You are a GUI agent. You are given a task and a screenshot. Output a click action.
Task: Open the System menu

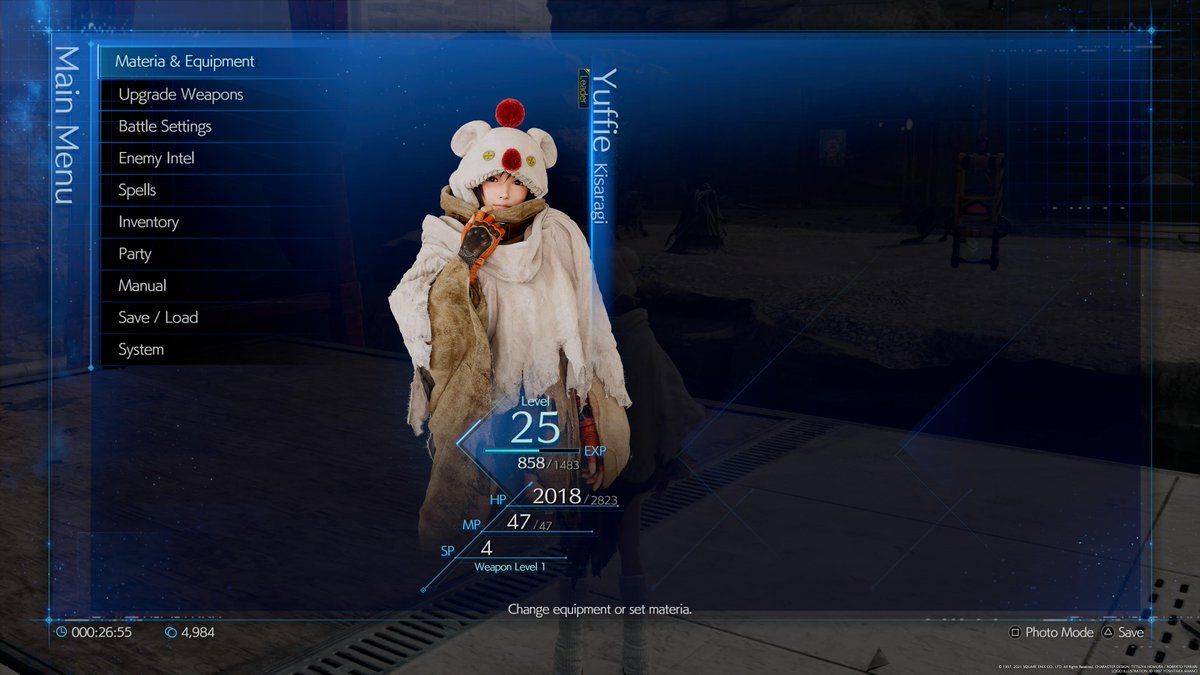coord(141,350)
